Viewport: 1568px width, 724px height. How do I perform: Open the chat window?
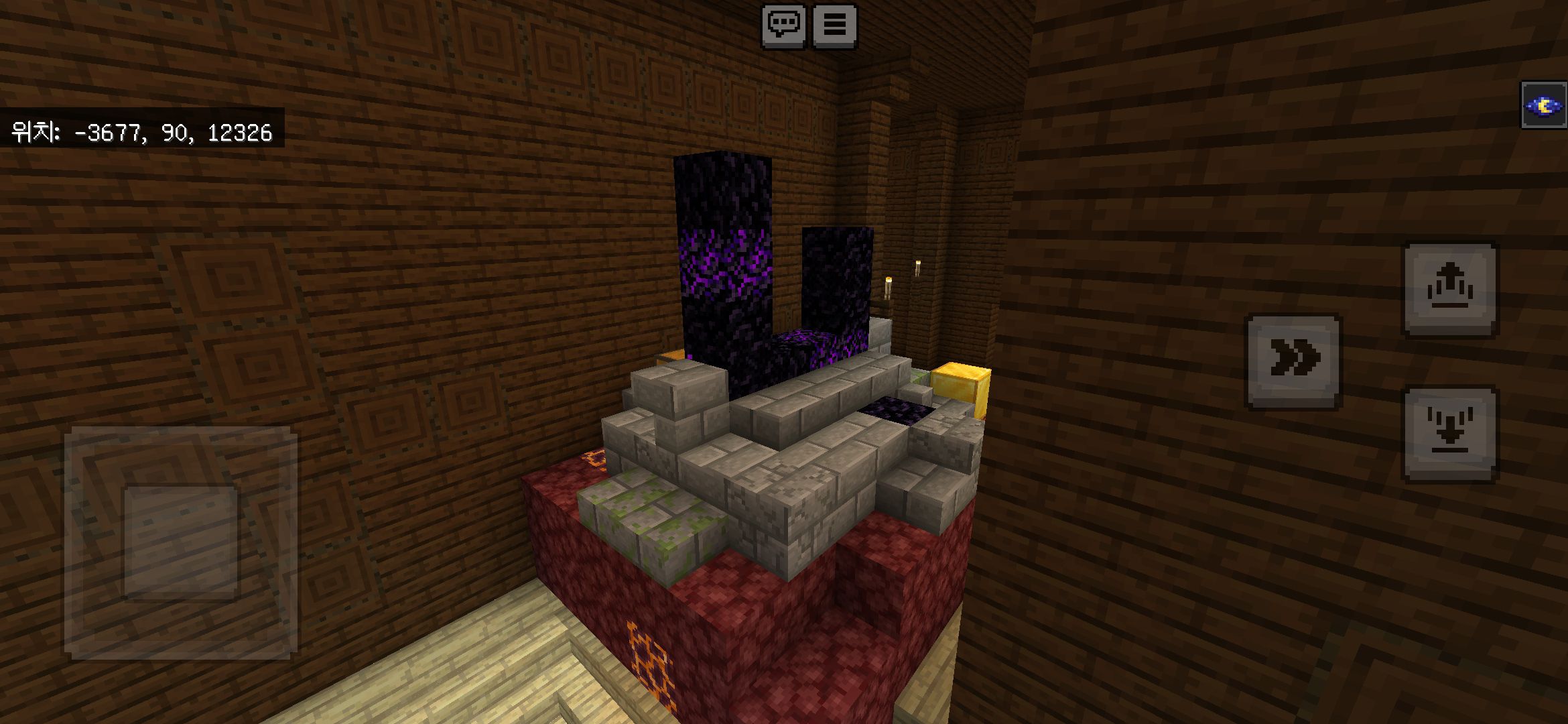[783, 26]
